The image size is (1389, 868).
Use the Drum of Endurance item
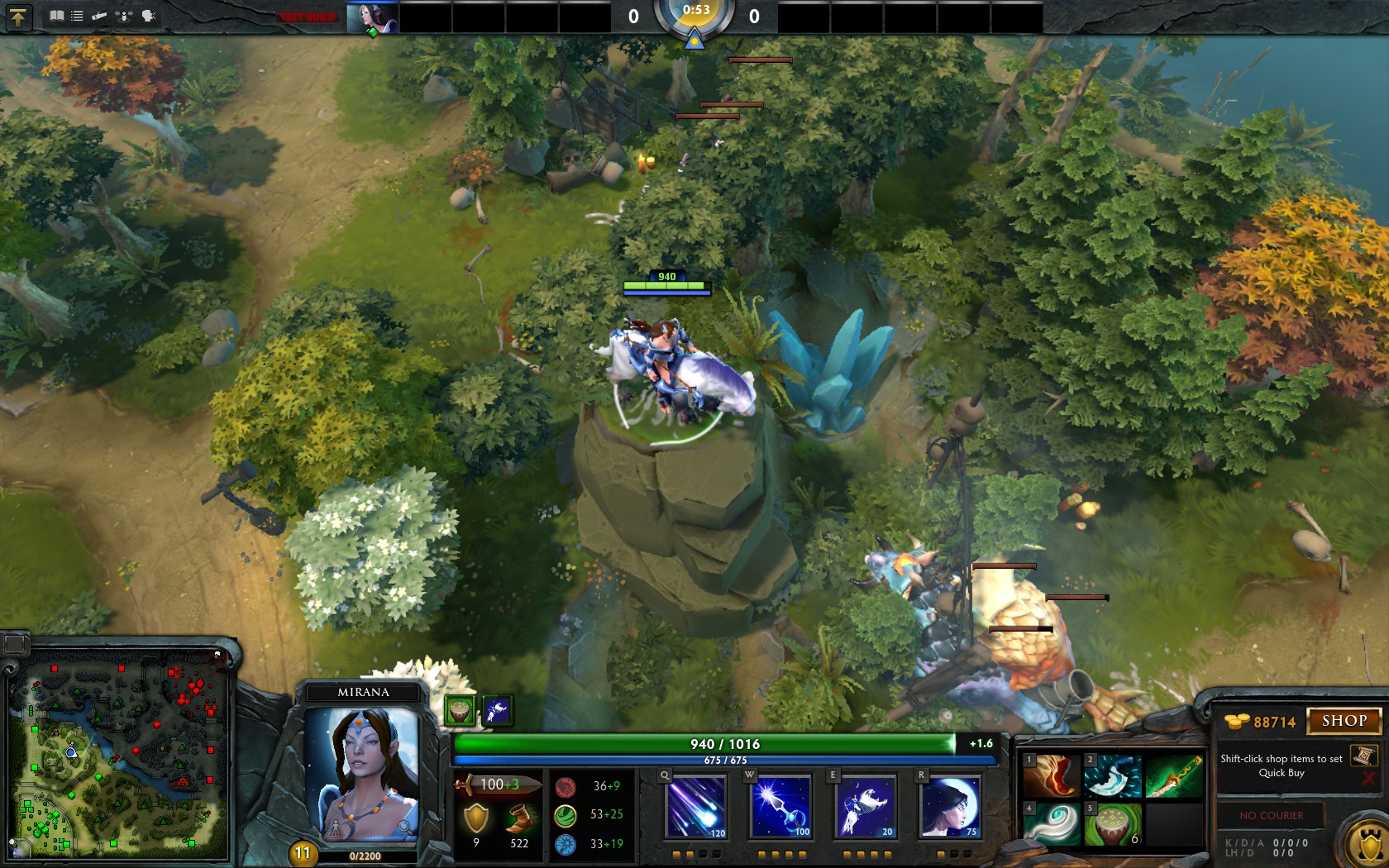[1113, 823]
